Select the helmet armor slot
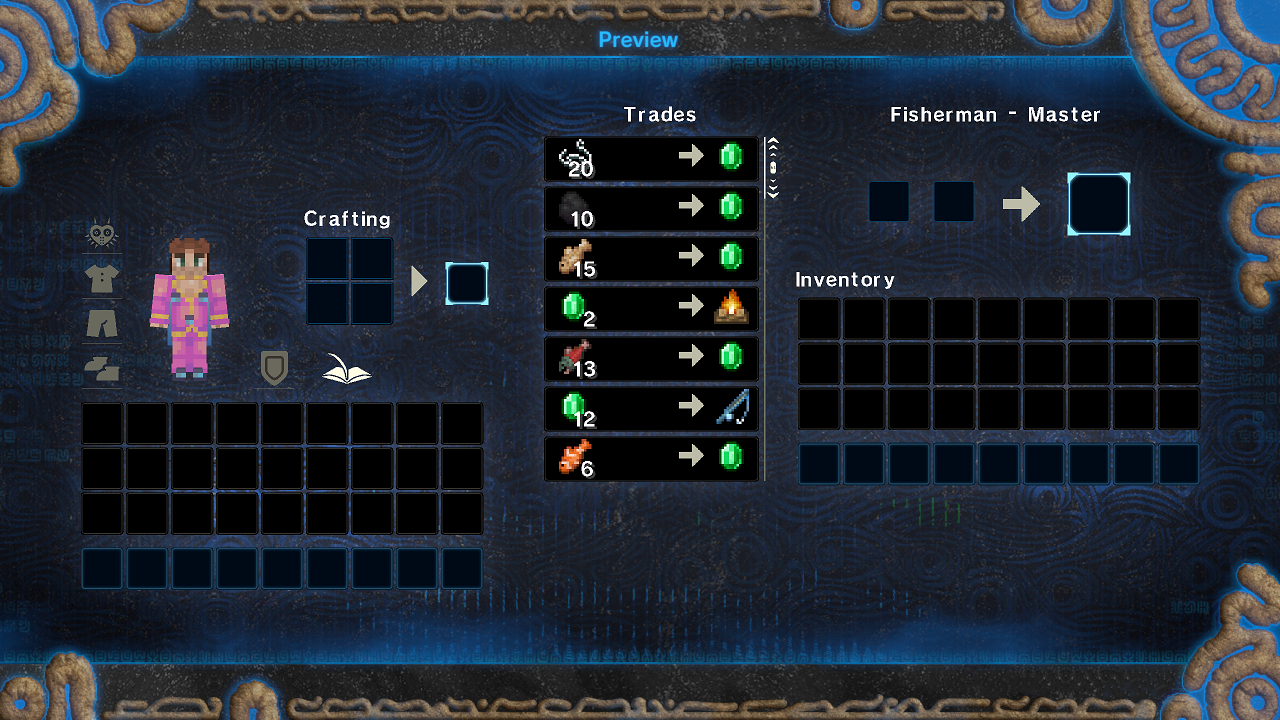The height and width of the screenshot is (720, 1280). (101, 234)
